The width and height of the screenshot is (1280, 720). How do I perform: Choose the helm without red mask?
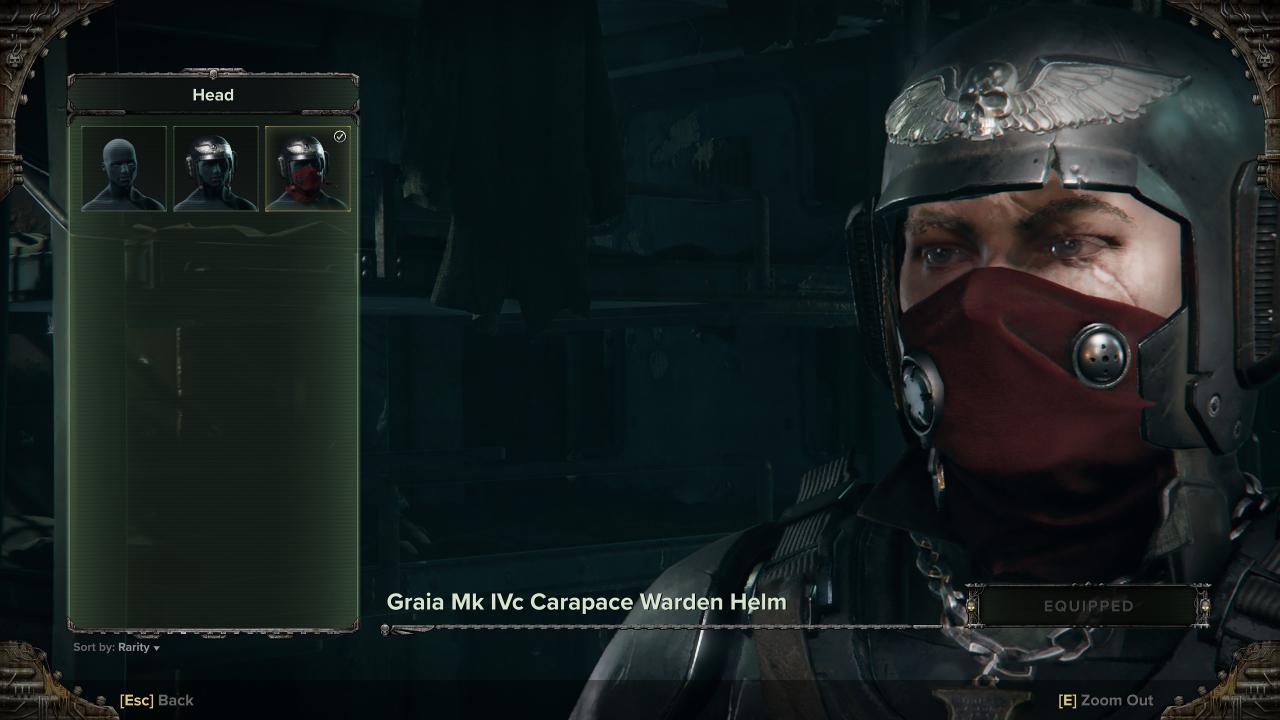pos(216,168)
